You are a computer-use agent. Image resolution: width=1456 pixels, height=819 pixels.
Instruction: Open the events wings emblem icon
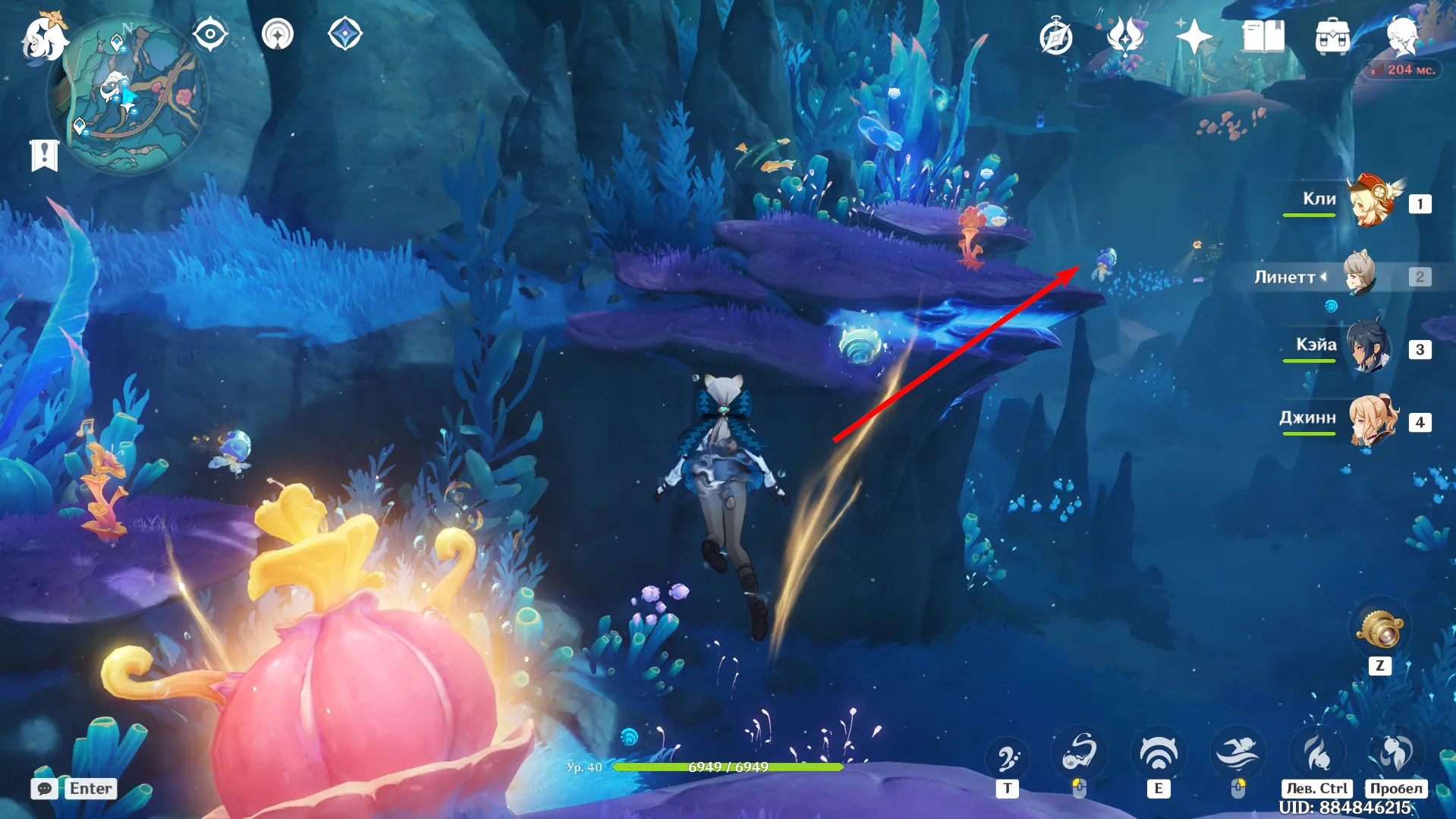(x=1125, y=36)
